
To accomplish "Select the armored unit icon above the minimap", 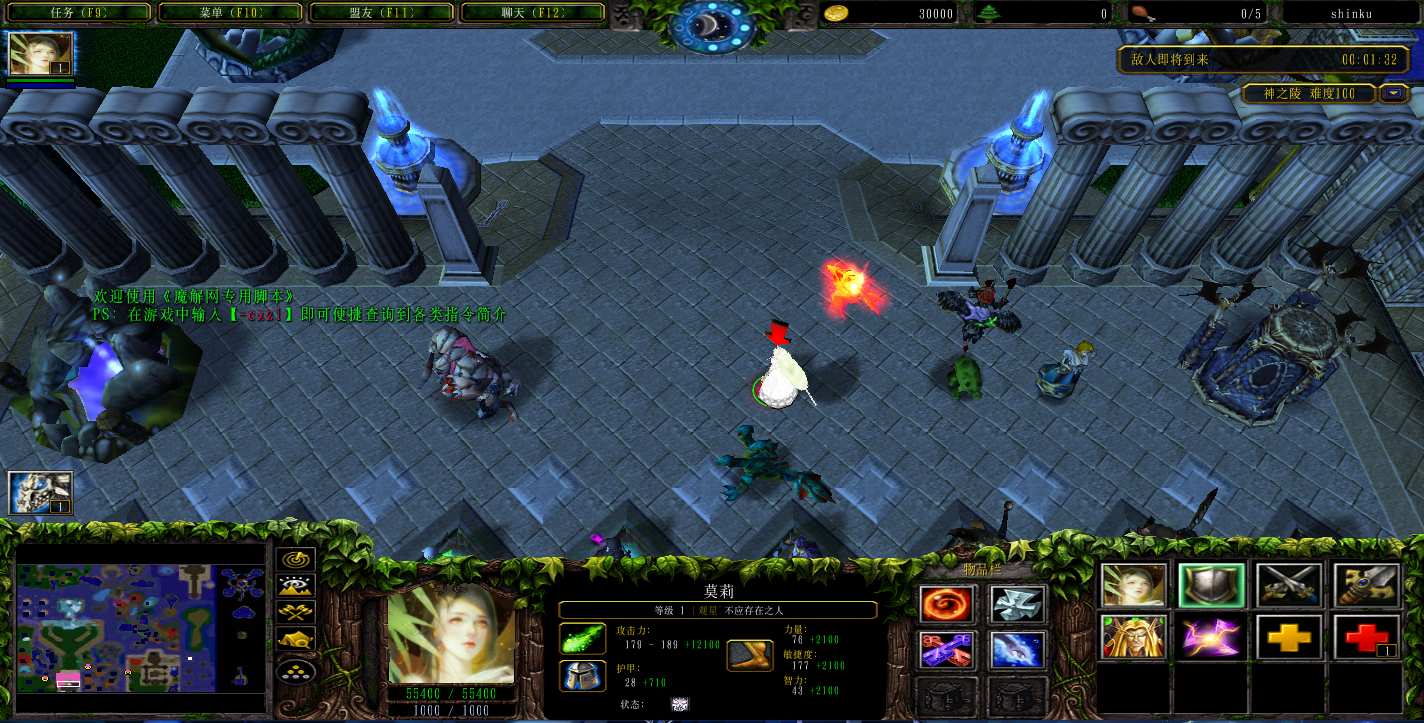I will (41, 492).
